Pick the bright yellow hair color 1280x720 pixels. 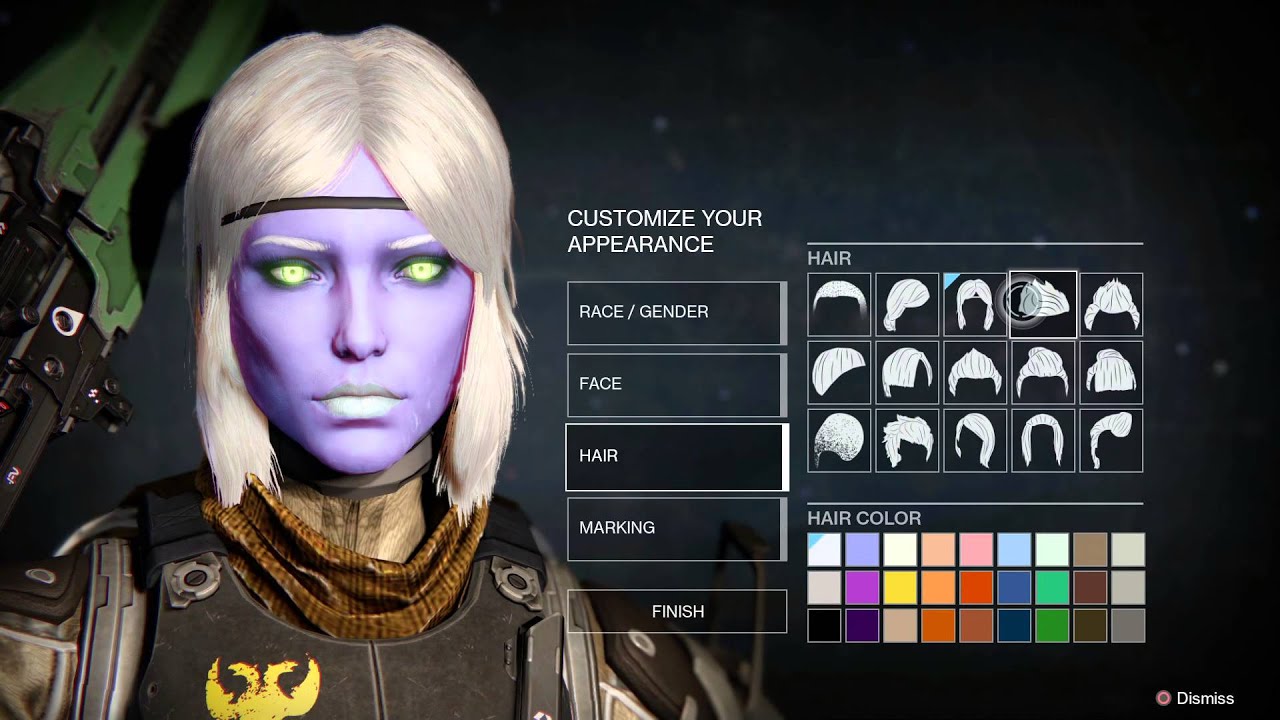click(x=900, y=588)
